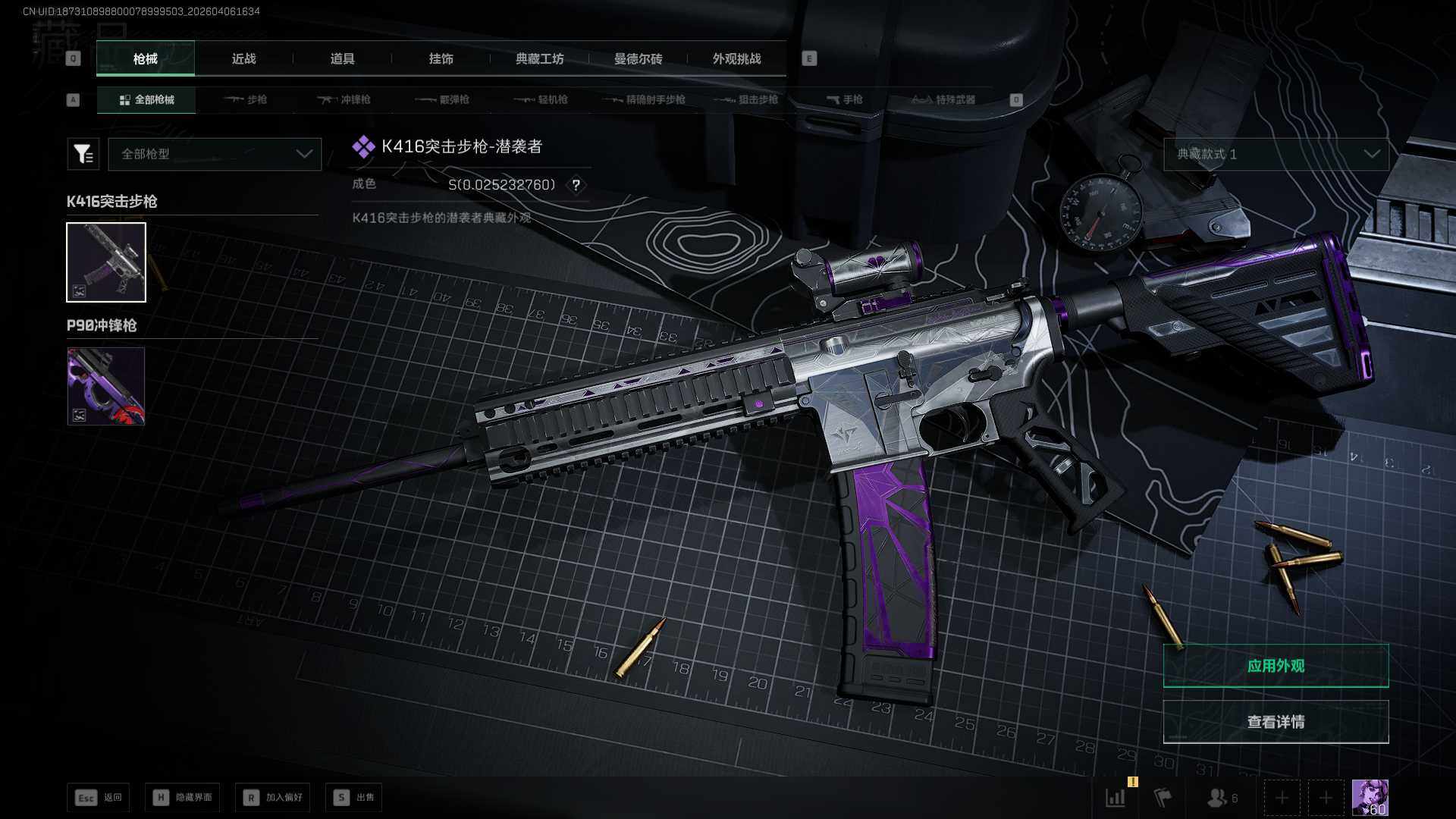The height and width of the screenshot is (819, 1456).
Task: Open the 曼德尔砖 tab
Action: click(638, 58)
